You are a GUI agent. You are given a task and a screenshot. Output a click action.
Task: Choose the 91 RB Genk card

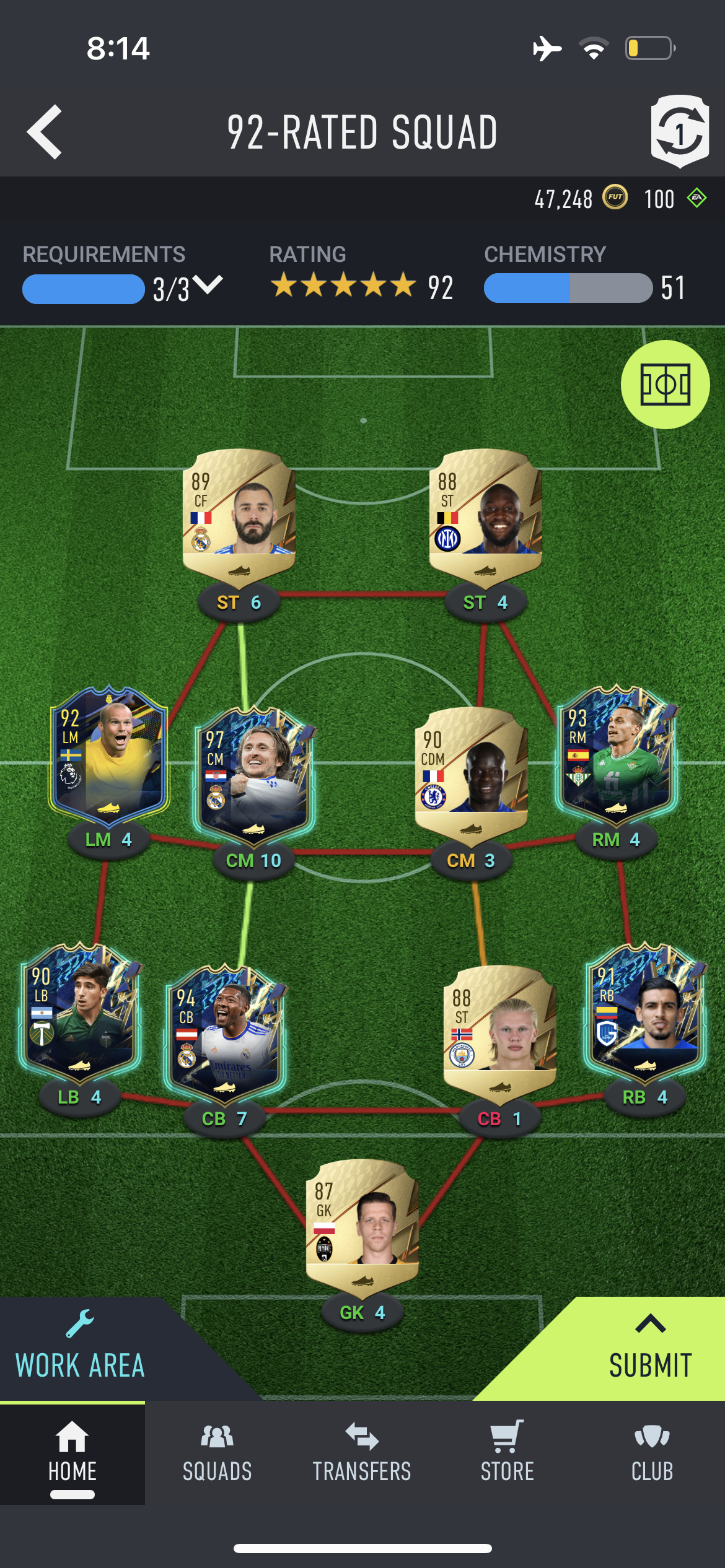[645, 1012]
